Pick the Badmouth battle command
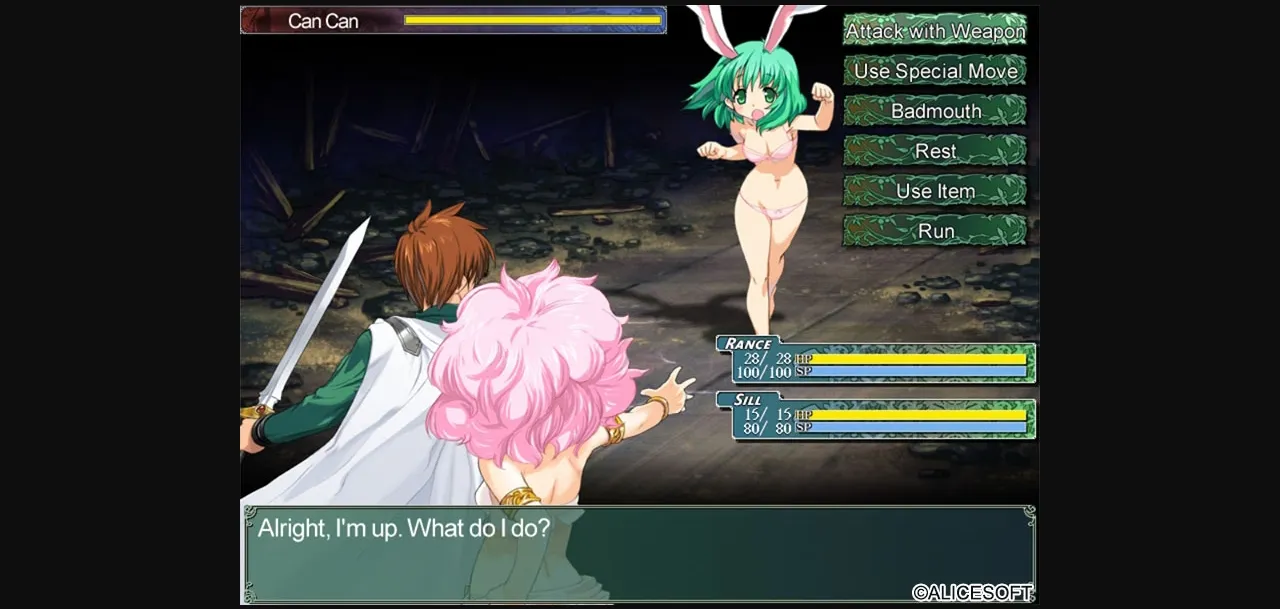The image size is (1280, 609). tap(935, 111)
